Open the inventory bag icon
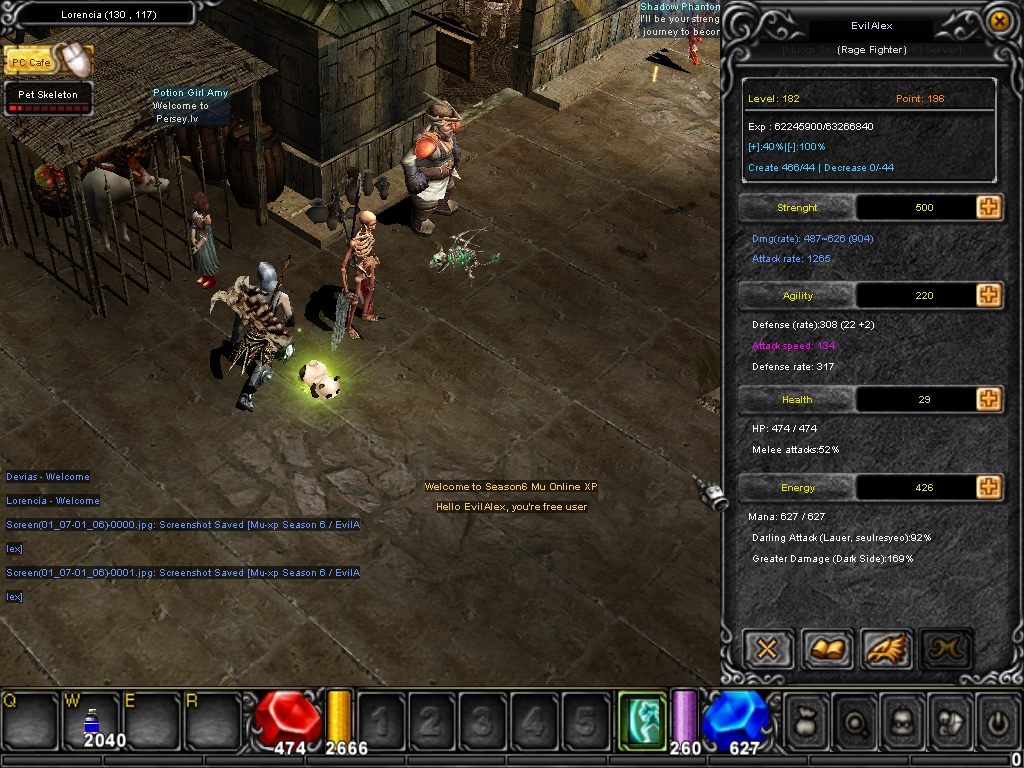 [806, 720]
